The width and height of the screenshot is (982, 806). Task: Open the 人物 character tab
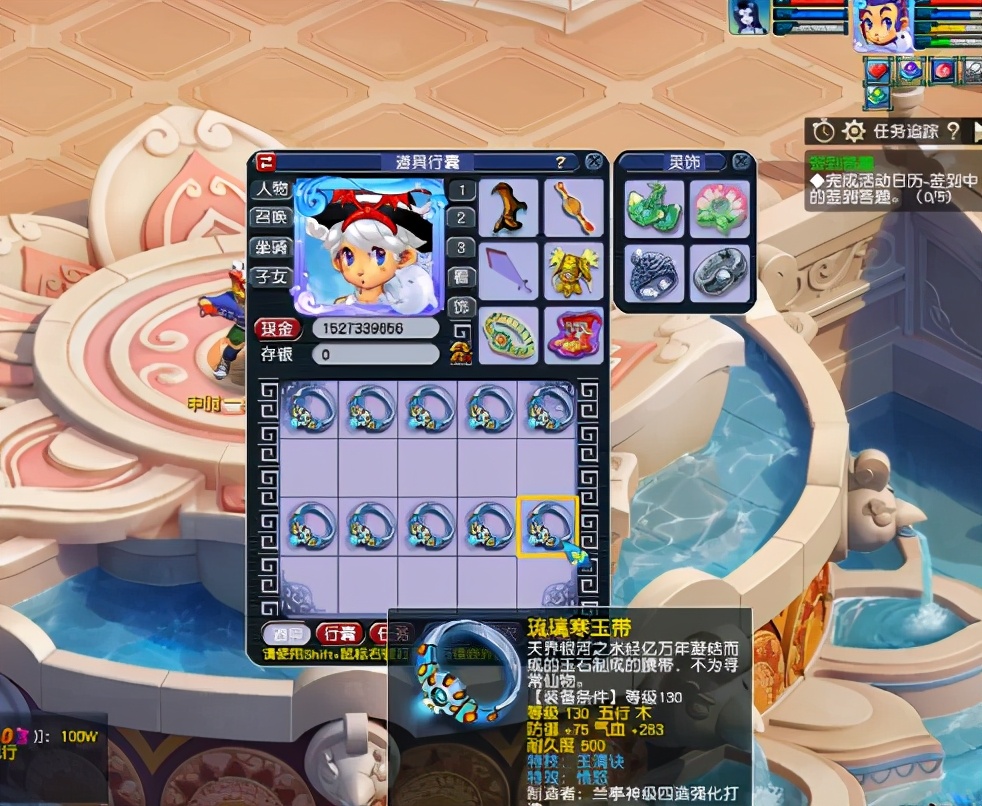271,188
